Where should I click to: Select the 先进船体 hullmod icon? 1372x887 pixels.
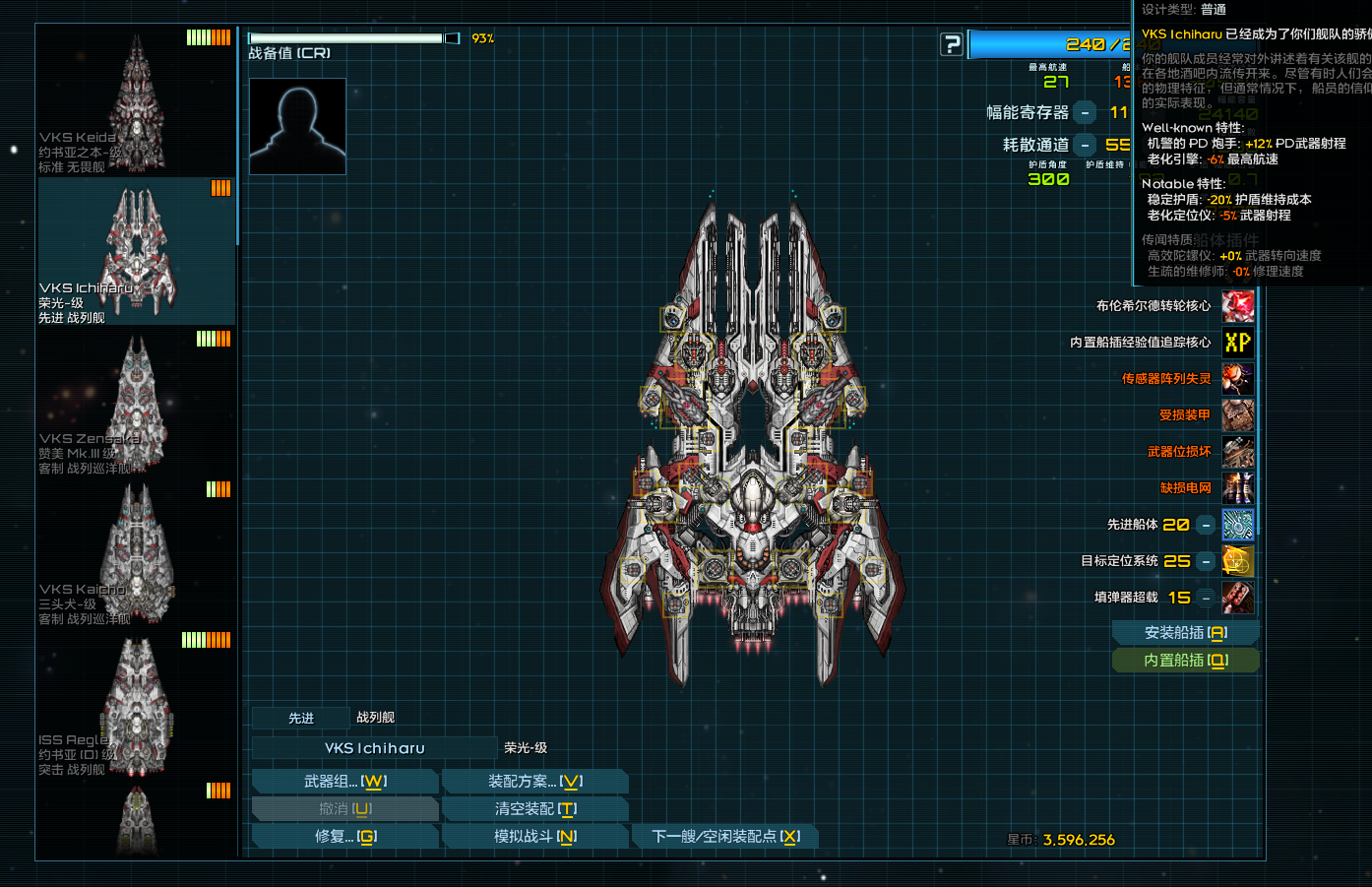(1237, 525)
